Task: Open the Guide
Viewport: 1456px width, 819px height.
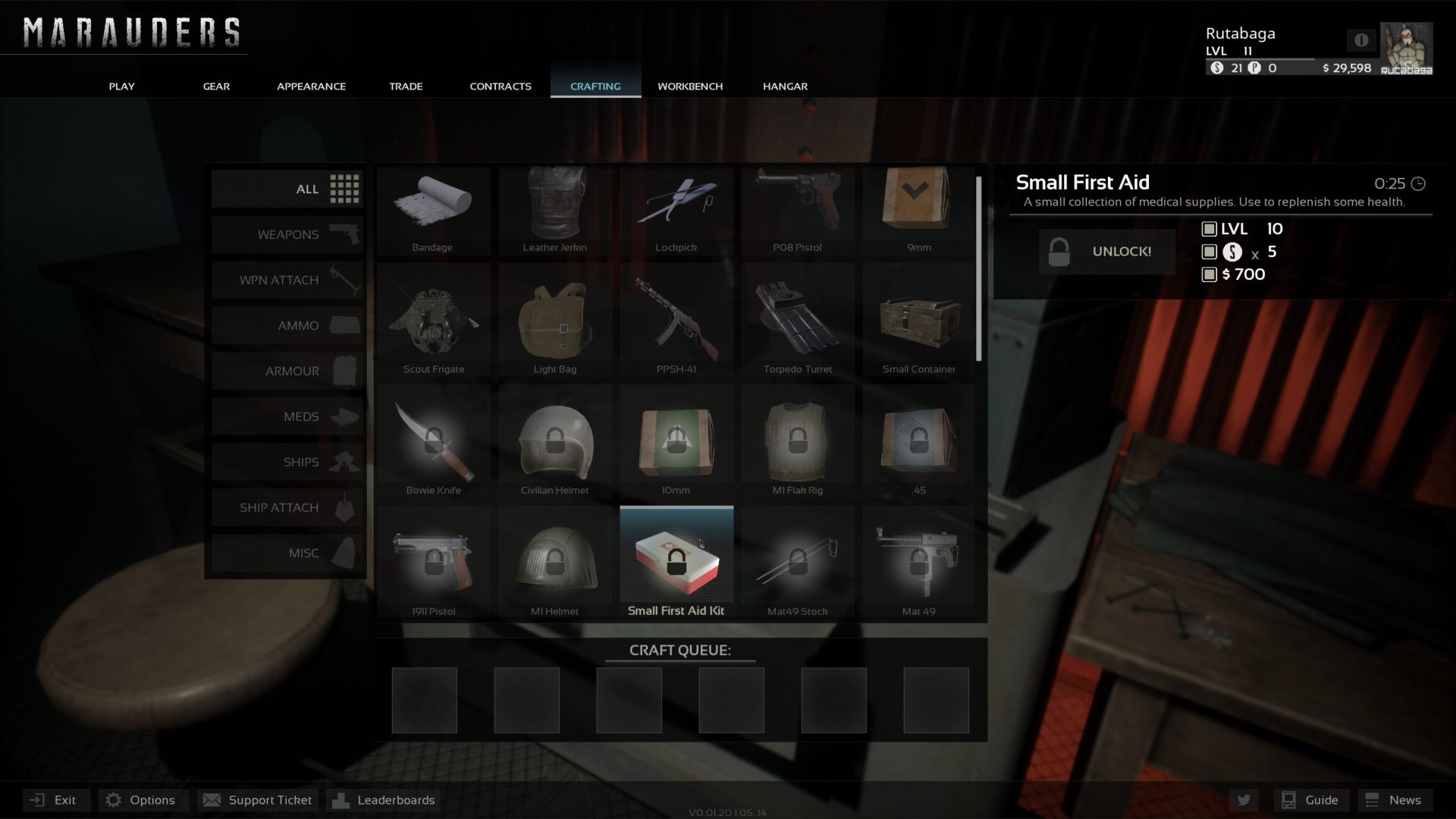Action: click(x=1310, y=800)
